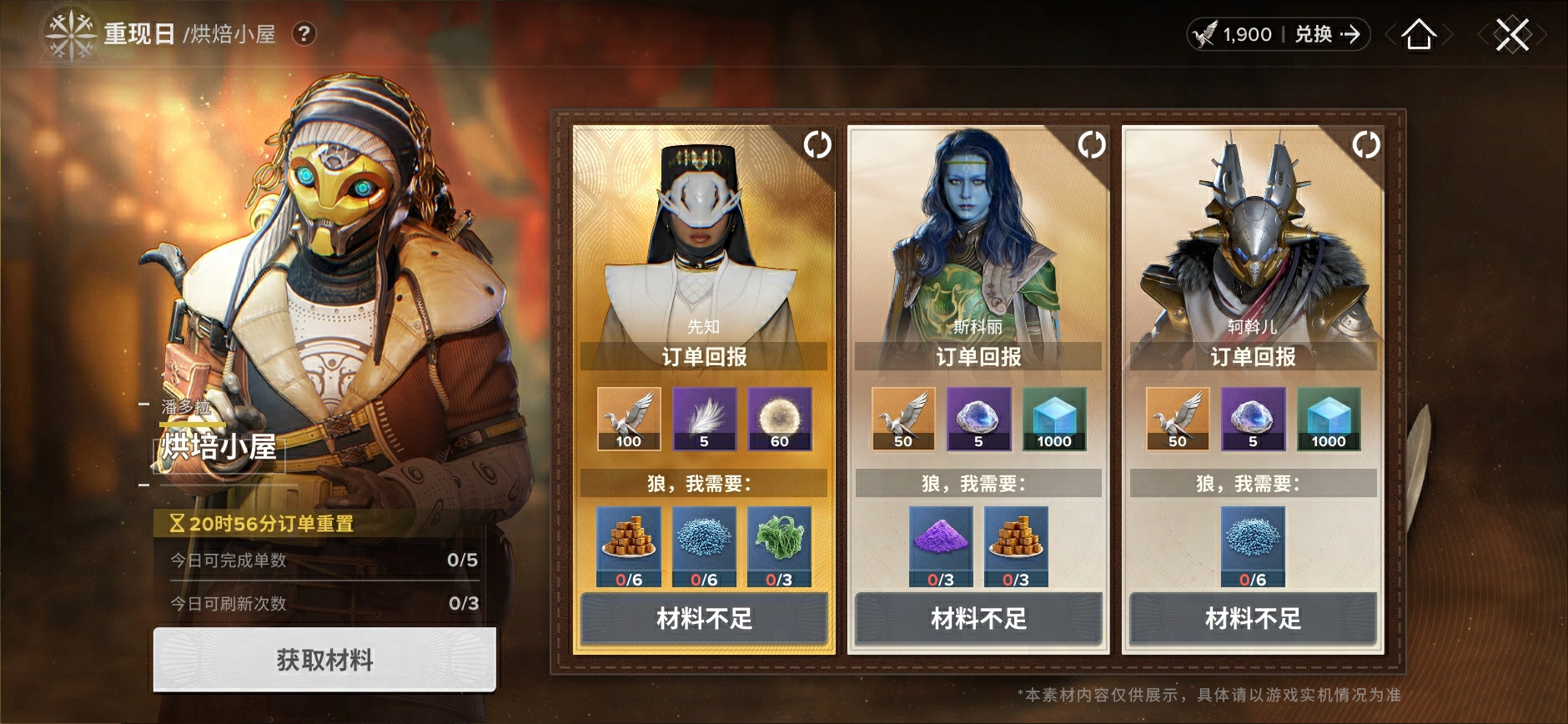Inspect the bird token reward showing 100

point(629,418)
